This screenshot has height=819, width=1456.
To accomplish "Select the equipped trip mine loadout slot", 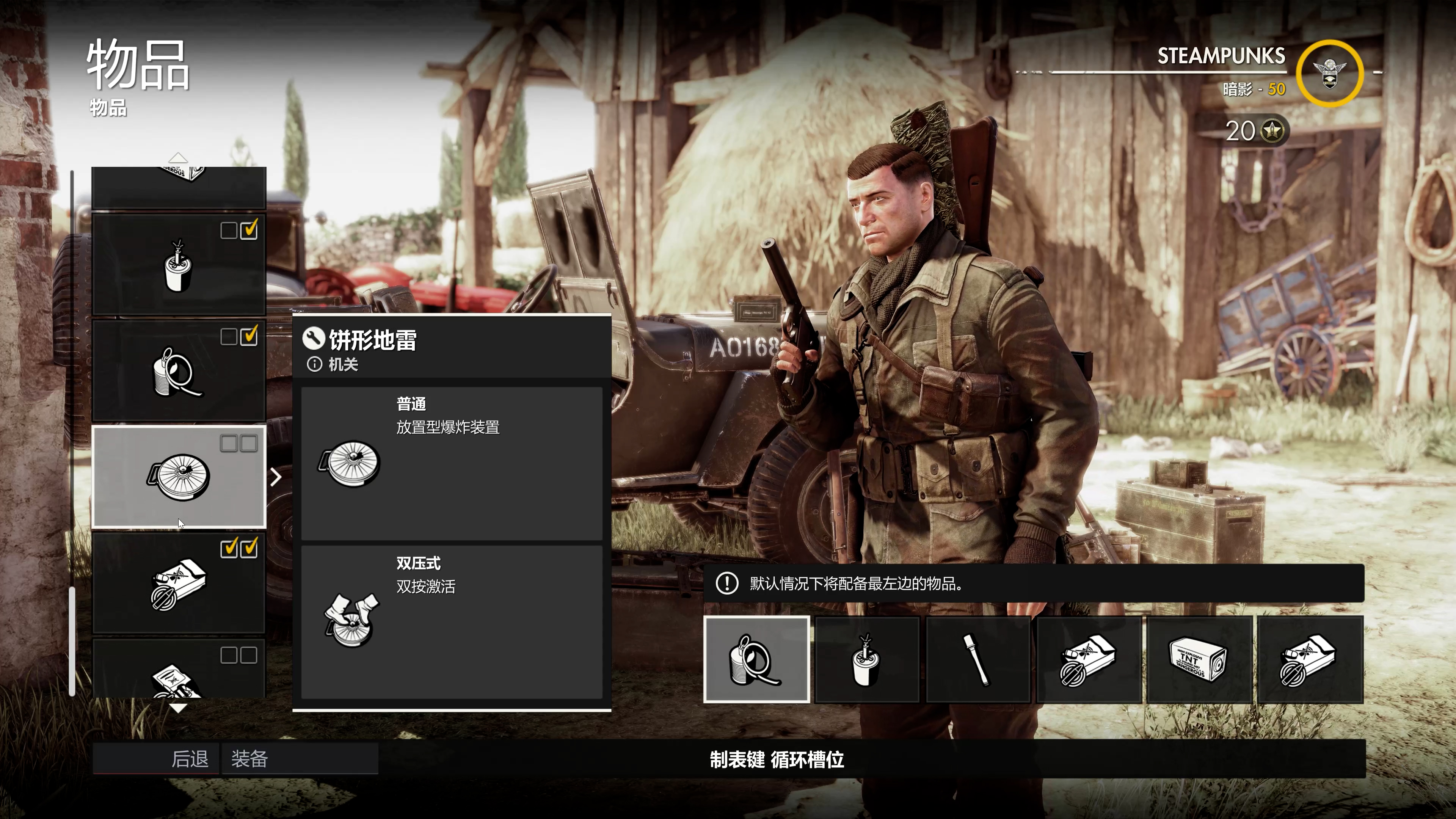I will (x=756, y=660).
